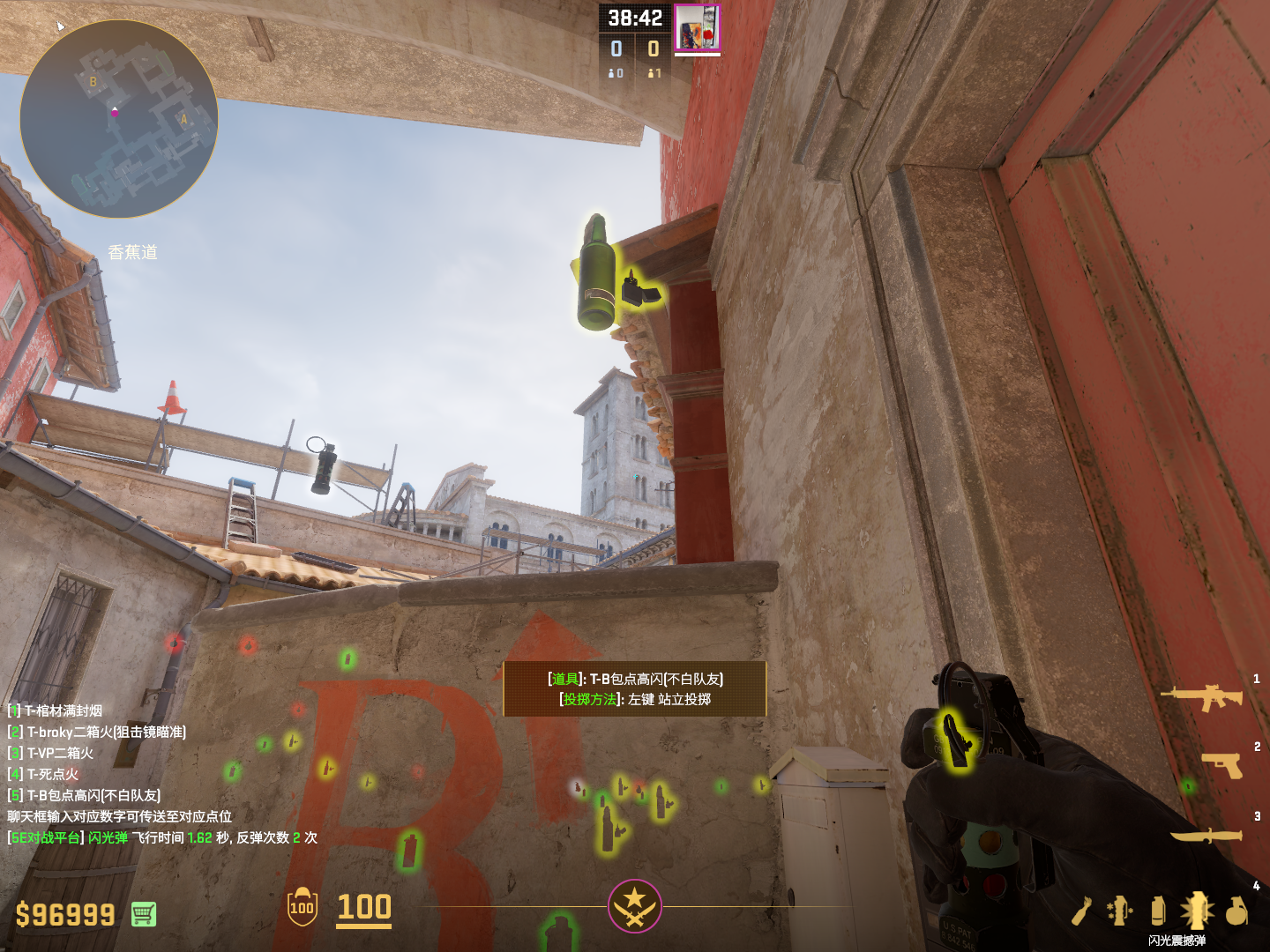Click the circular radar minimap
This screenshot has width=1270, height=952.
click(118, 119)
